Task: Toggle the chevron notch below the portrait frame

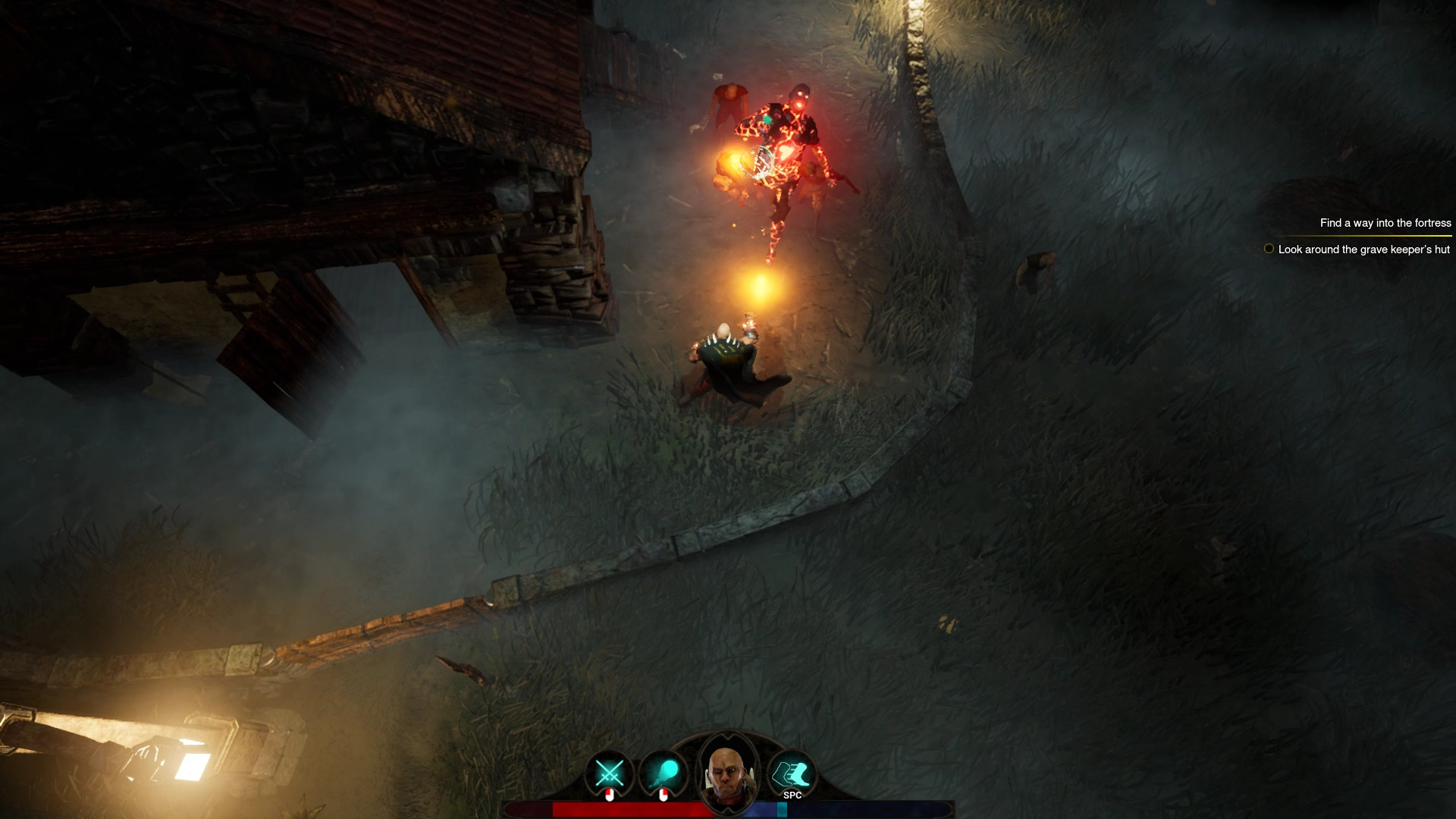Action: coord(728,810)
